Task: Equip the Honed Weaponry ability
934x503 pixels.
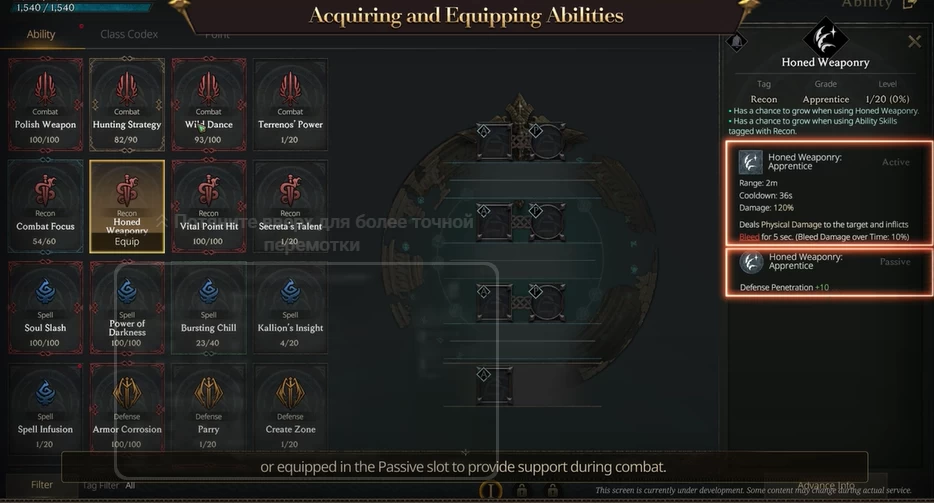Action: pos(127,241)
